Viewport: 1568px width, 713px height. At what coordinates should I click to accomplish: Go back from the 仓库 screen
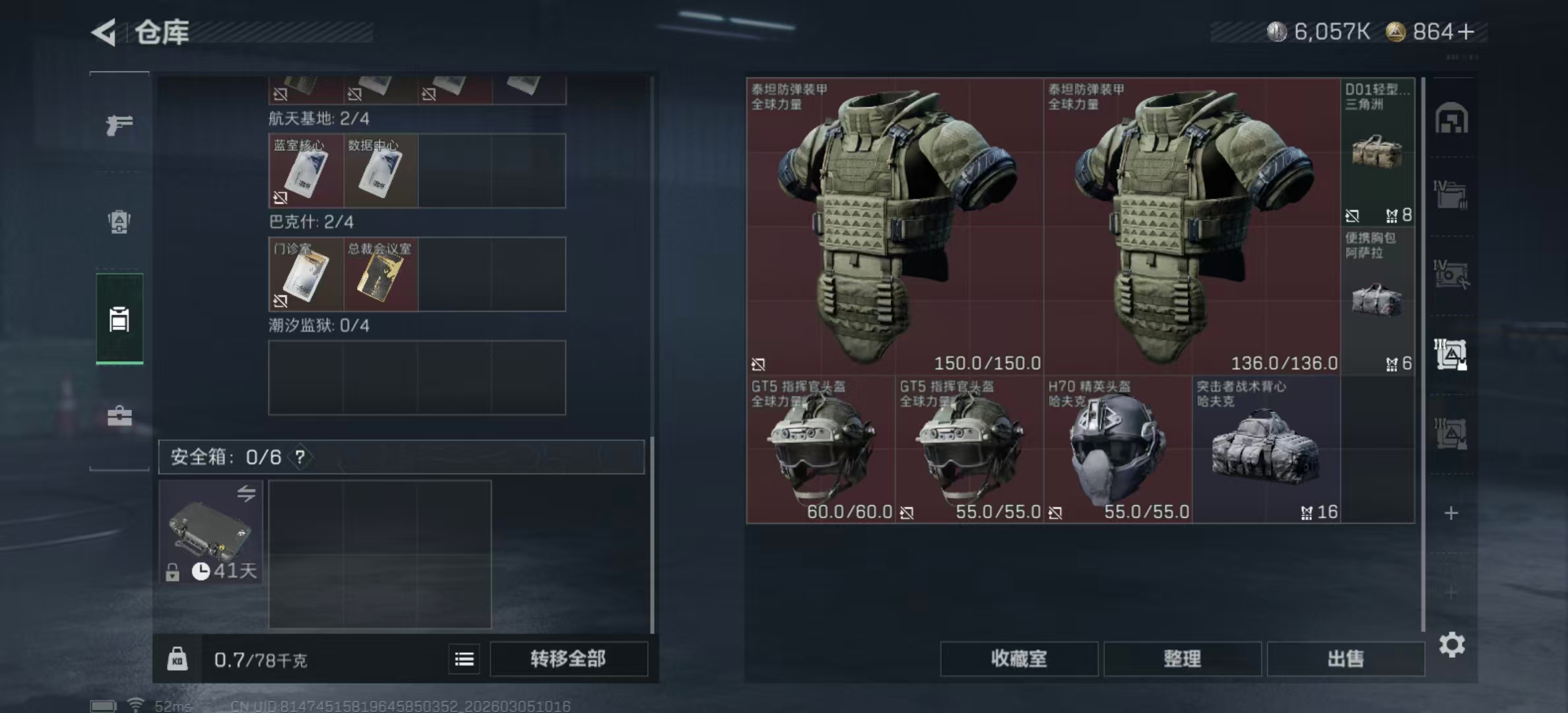(104, 32)
